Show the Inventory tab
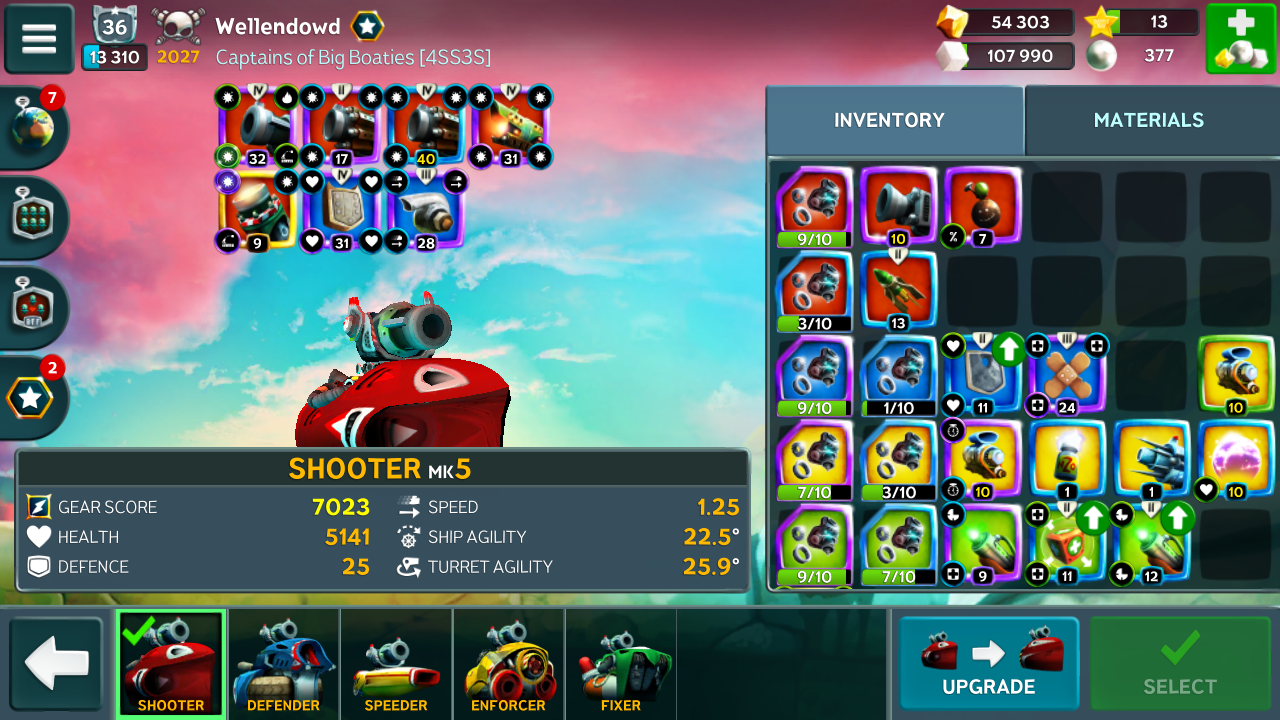 coord(889,120)
